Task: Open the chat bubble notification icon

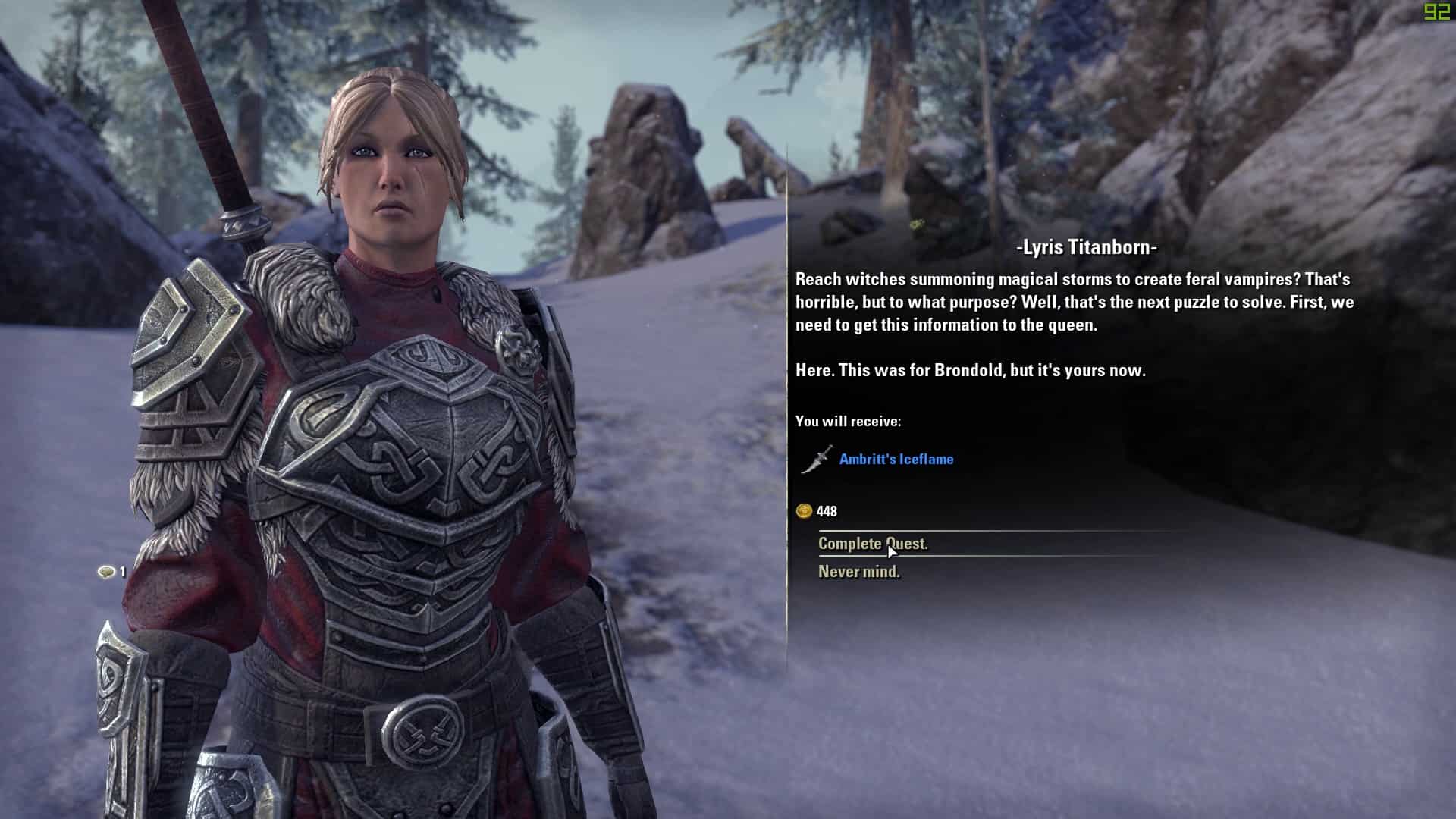Action: [106, 572]
